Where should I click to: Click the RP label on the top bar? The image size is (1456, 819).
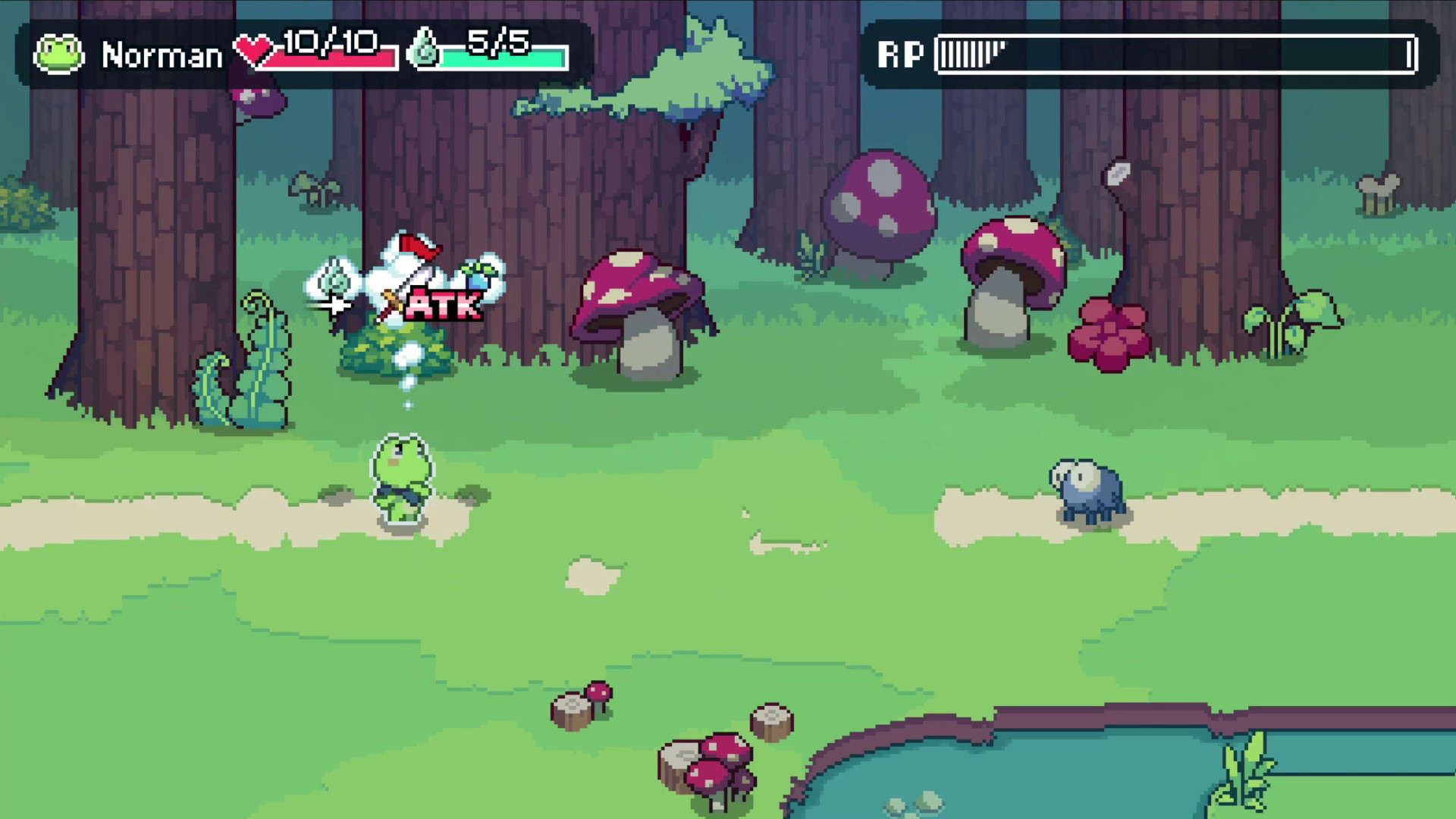point(901,53)
